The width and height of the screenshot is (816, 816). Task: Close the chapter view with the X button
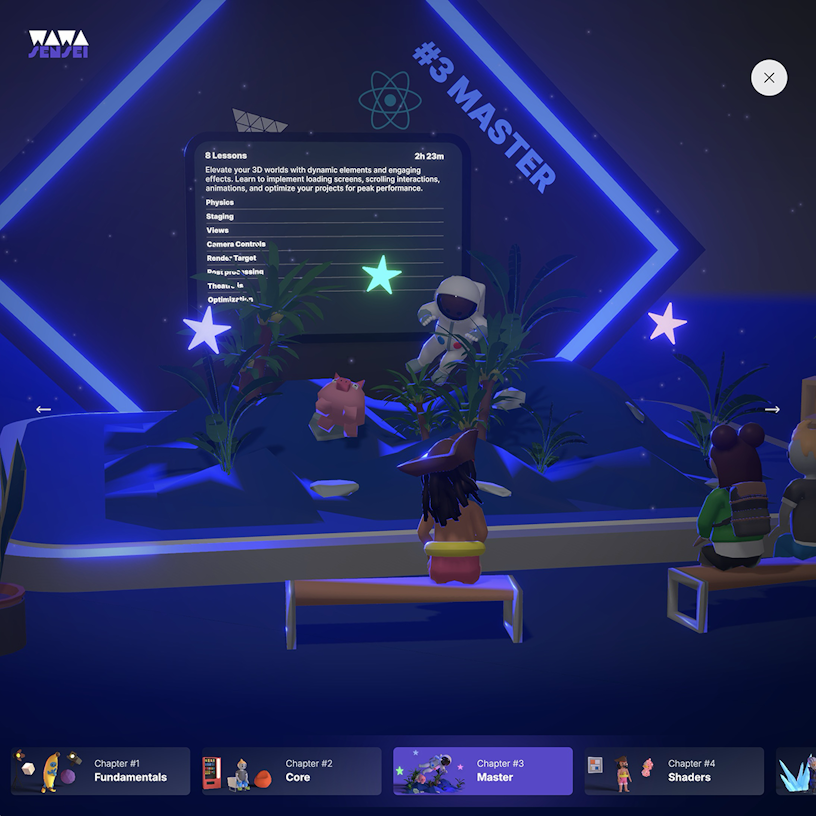tap(769, 78)
